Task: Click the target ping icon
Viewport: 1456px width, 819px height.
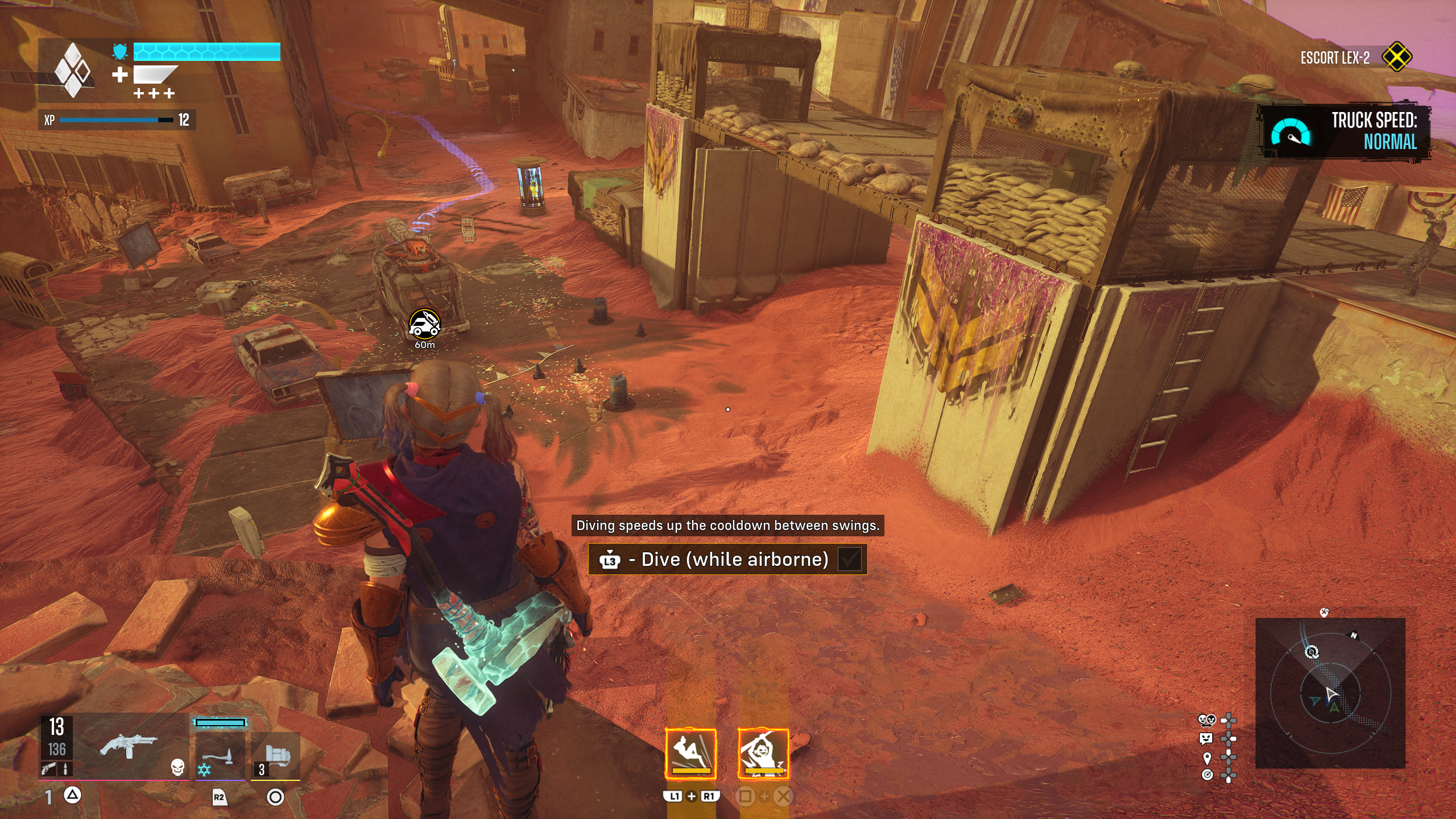Action: pyautogui.click(x=1207, y=775)
